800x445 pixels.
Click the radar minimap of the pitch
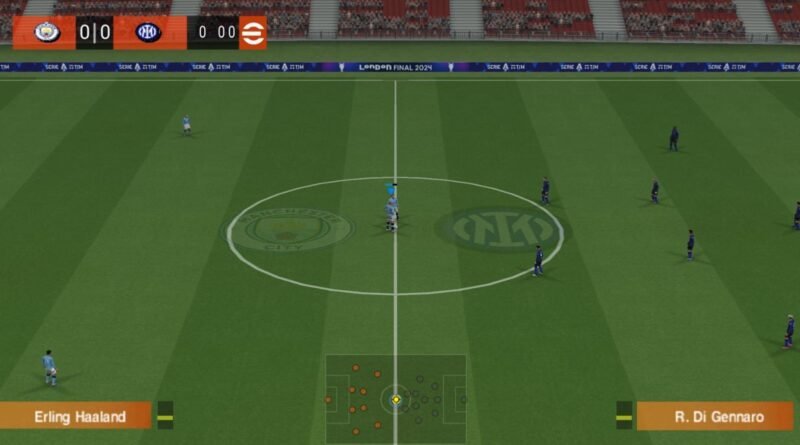click(x=396, y=398)
